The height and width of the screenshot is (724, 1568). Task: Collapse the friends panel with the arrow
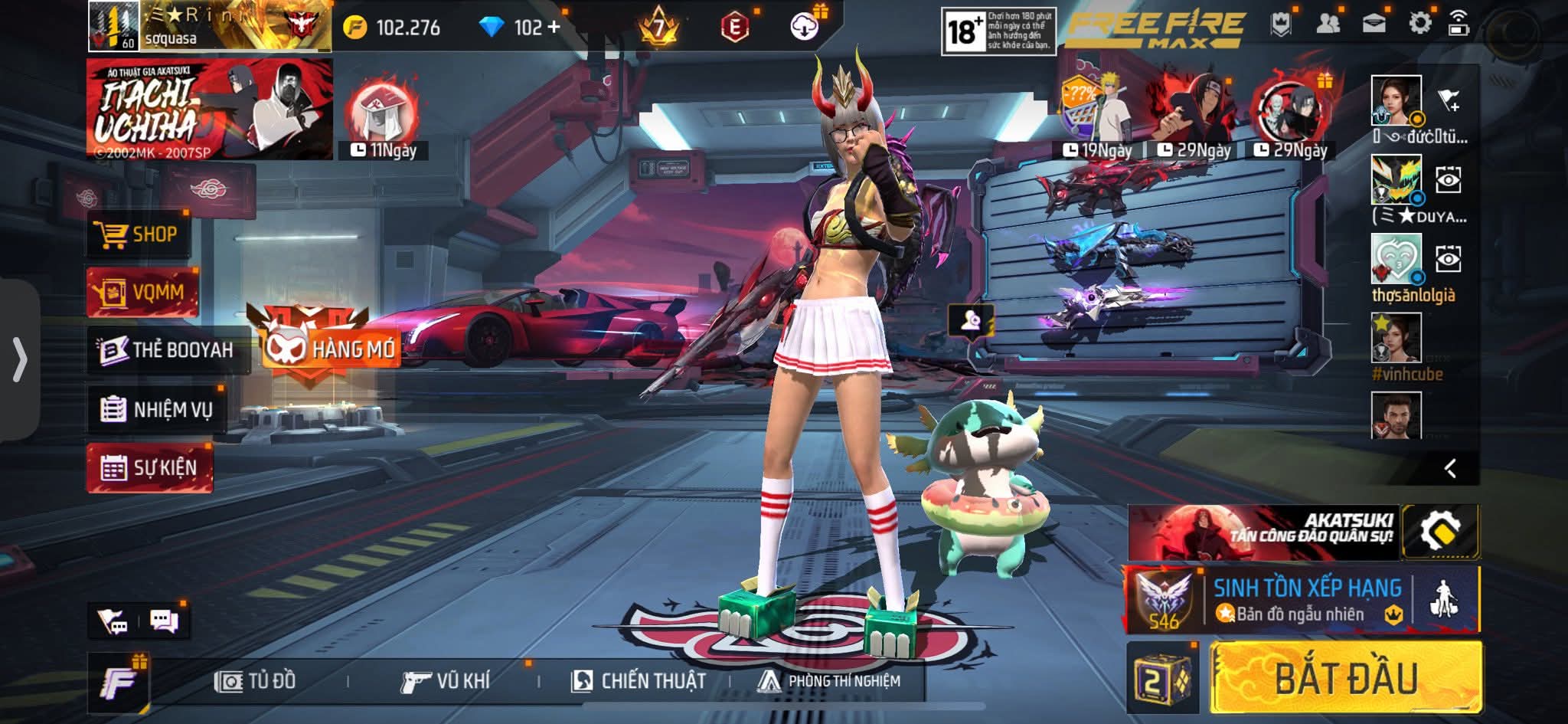coord(1449,468)
